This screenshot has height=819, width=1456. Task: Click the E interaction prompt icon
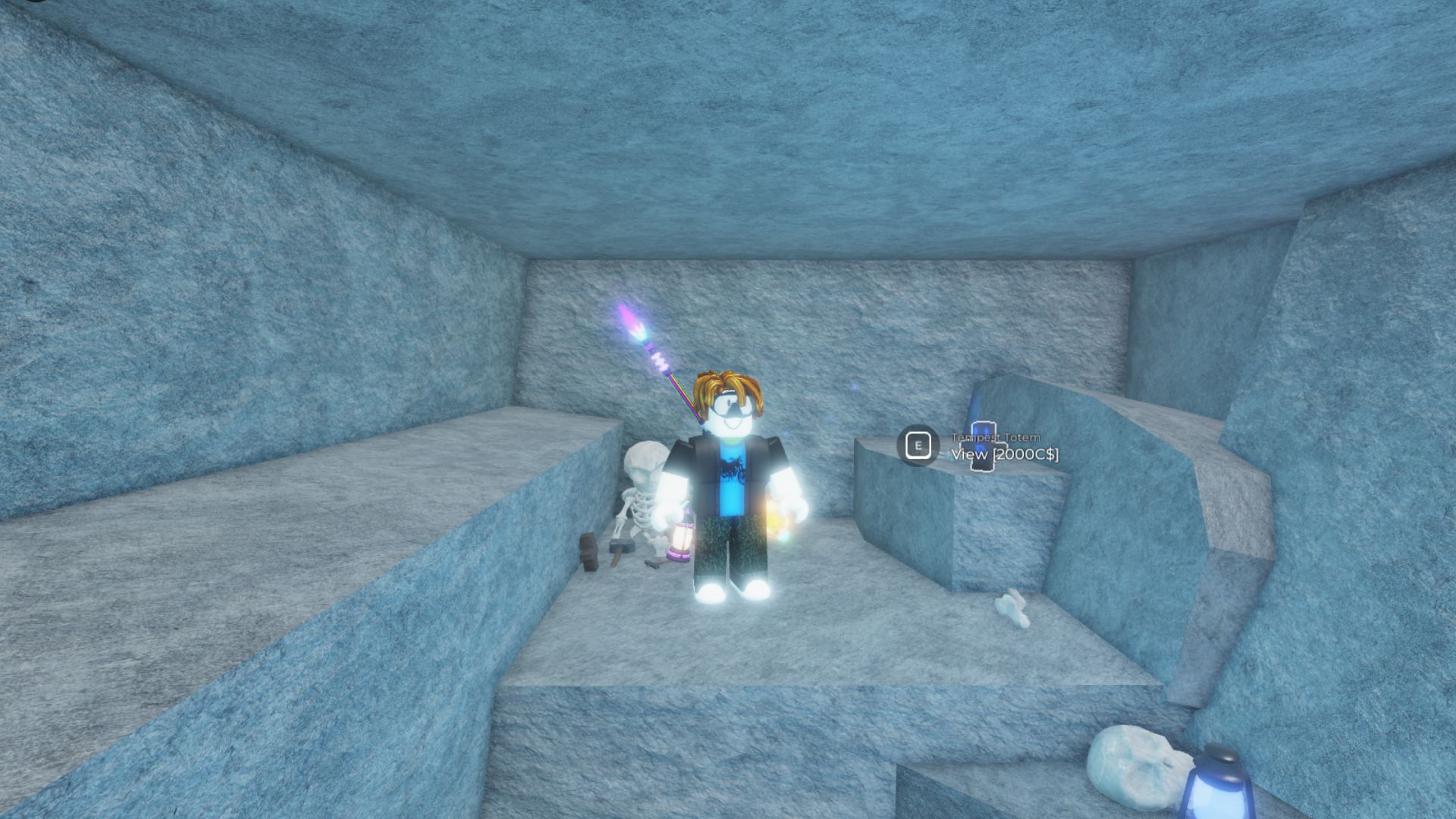point(918,444)
